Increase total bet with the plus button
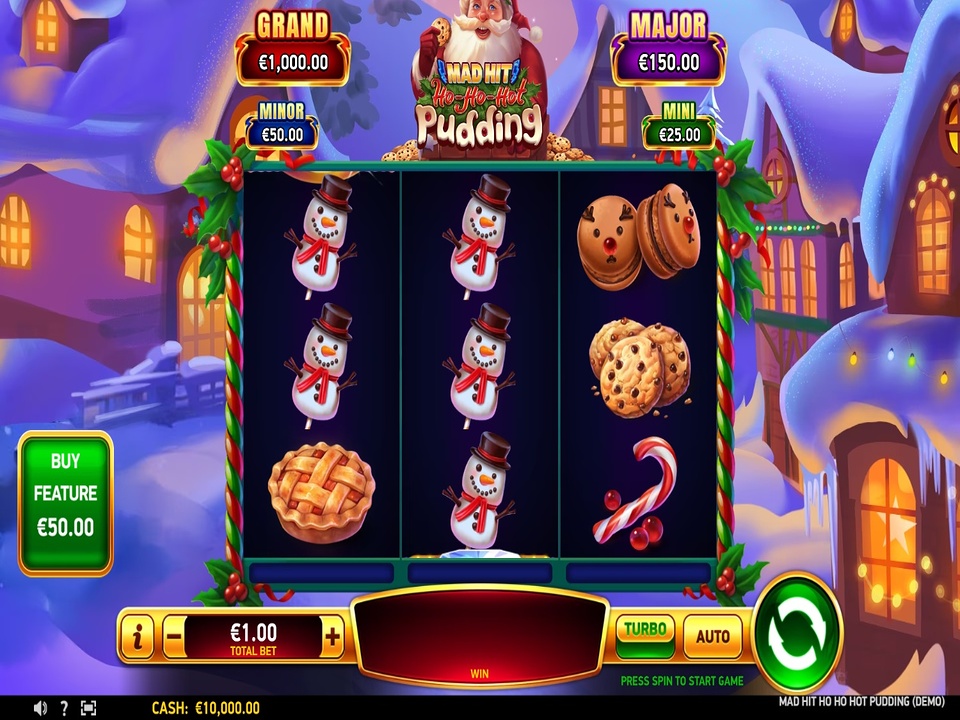The width and height of the screenshot is (960, 720). coord(333,636)
